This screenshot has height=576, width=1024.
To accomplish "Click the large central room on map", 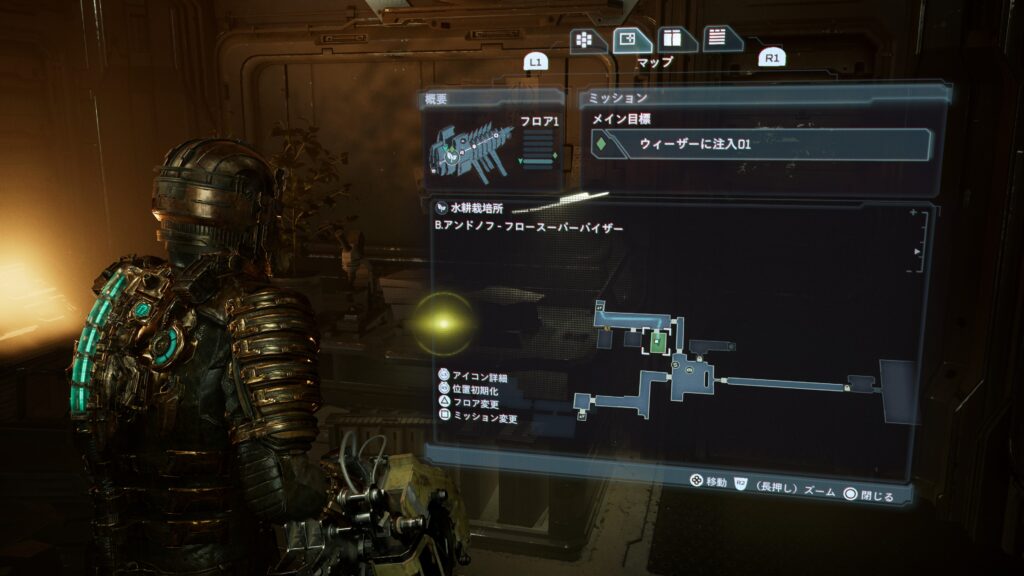I will [x=692, y=374].
